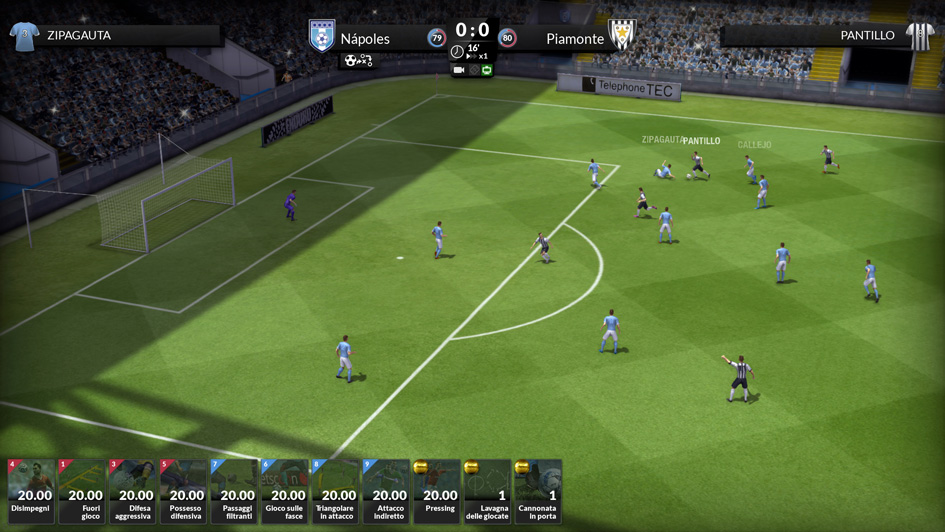Click the grey pitch icon below the timer
This screenshot has height=532, width=945.
coord(473,70)
